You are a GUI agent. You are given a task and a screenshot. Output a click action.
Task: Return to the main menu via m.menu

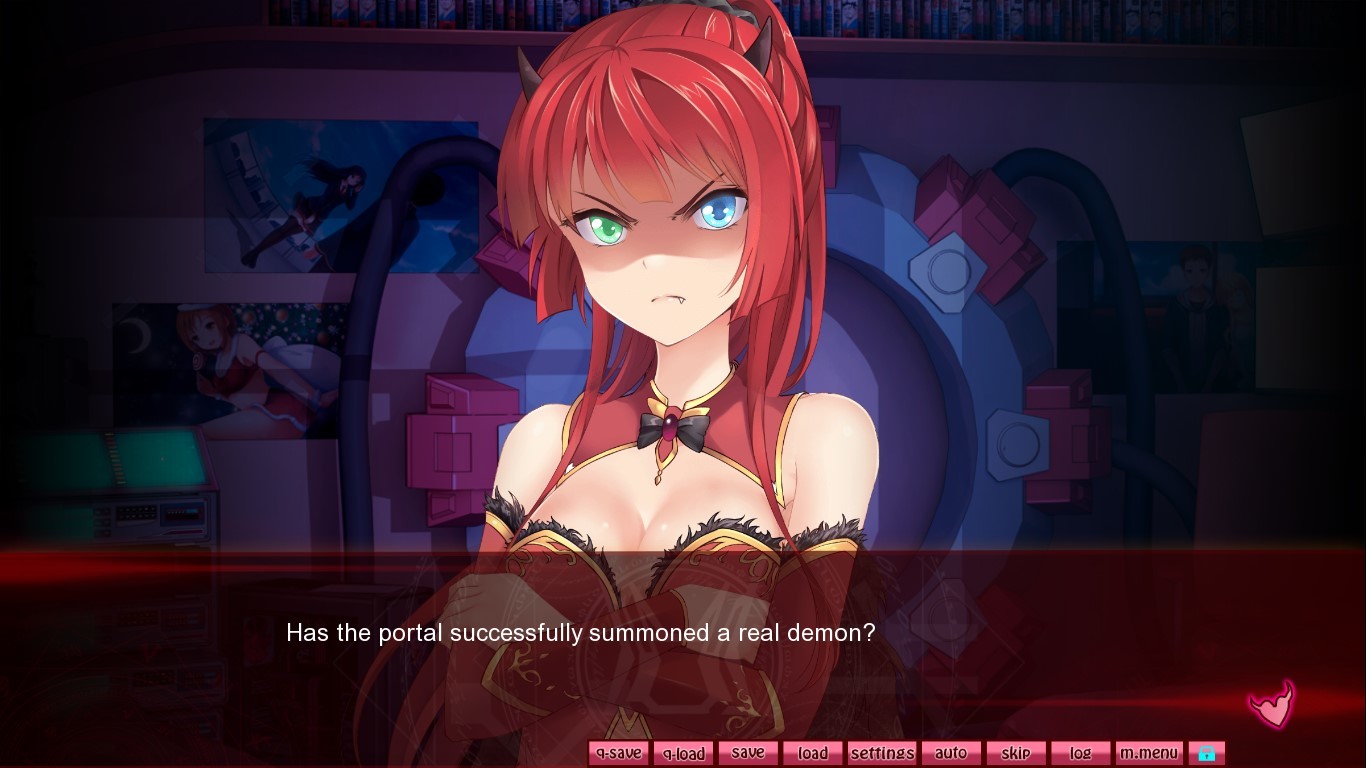[1148, 752]
